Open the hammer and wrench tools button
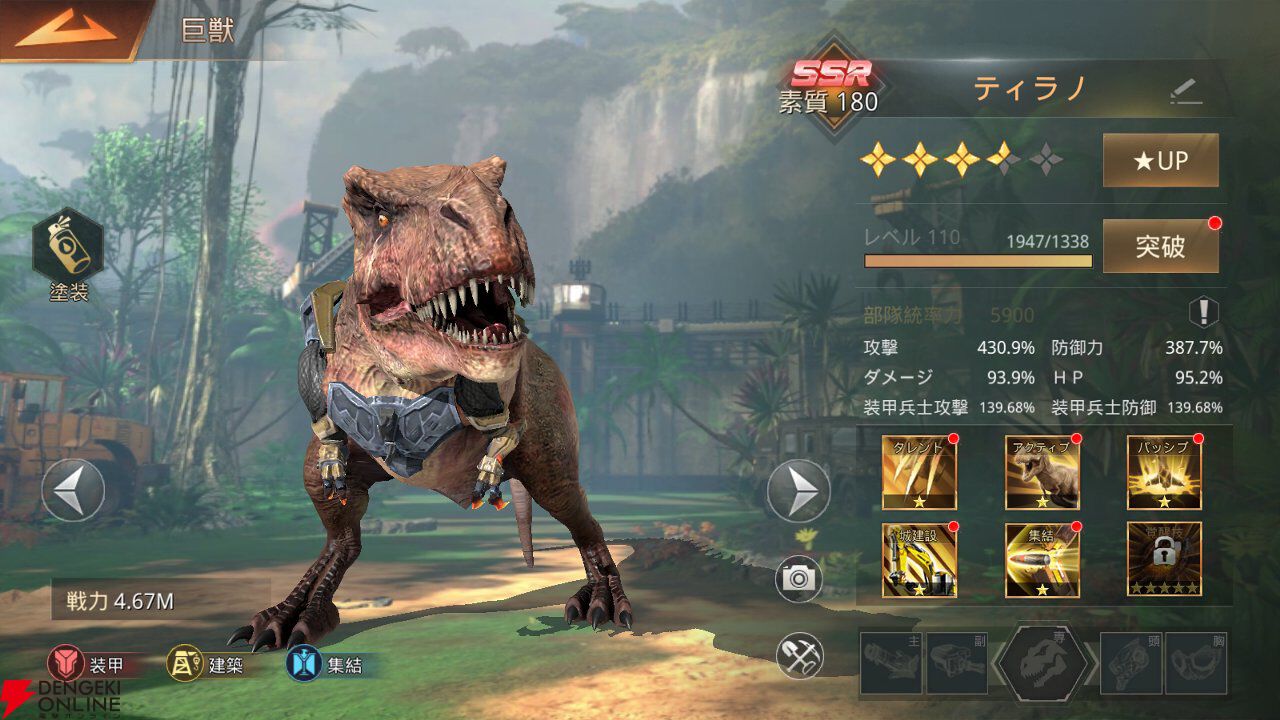 tap(799, 655)
